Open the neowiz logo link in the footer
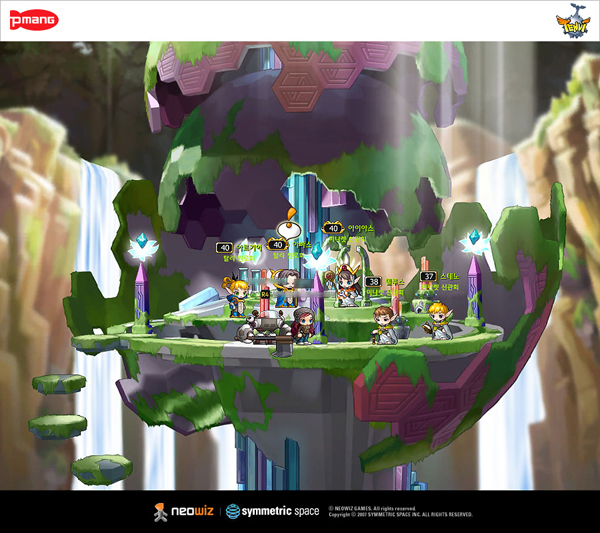The width and height of the screenshot is (600, 533). [183, 512]
